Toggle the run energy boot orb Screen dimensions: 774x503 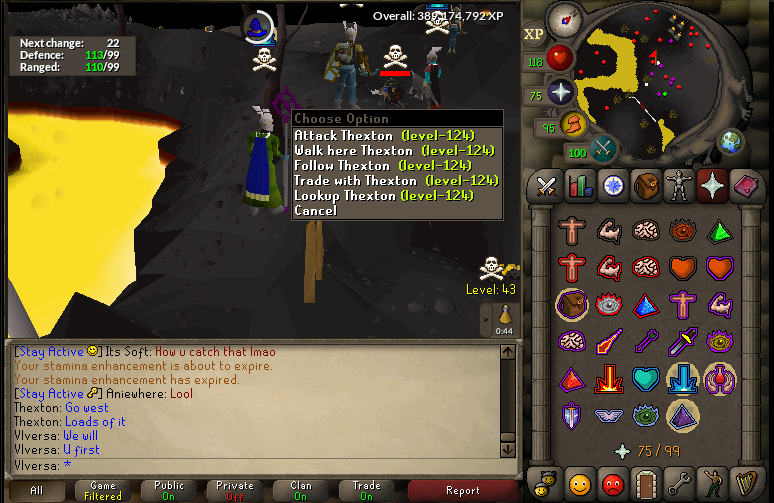575,125
